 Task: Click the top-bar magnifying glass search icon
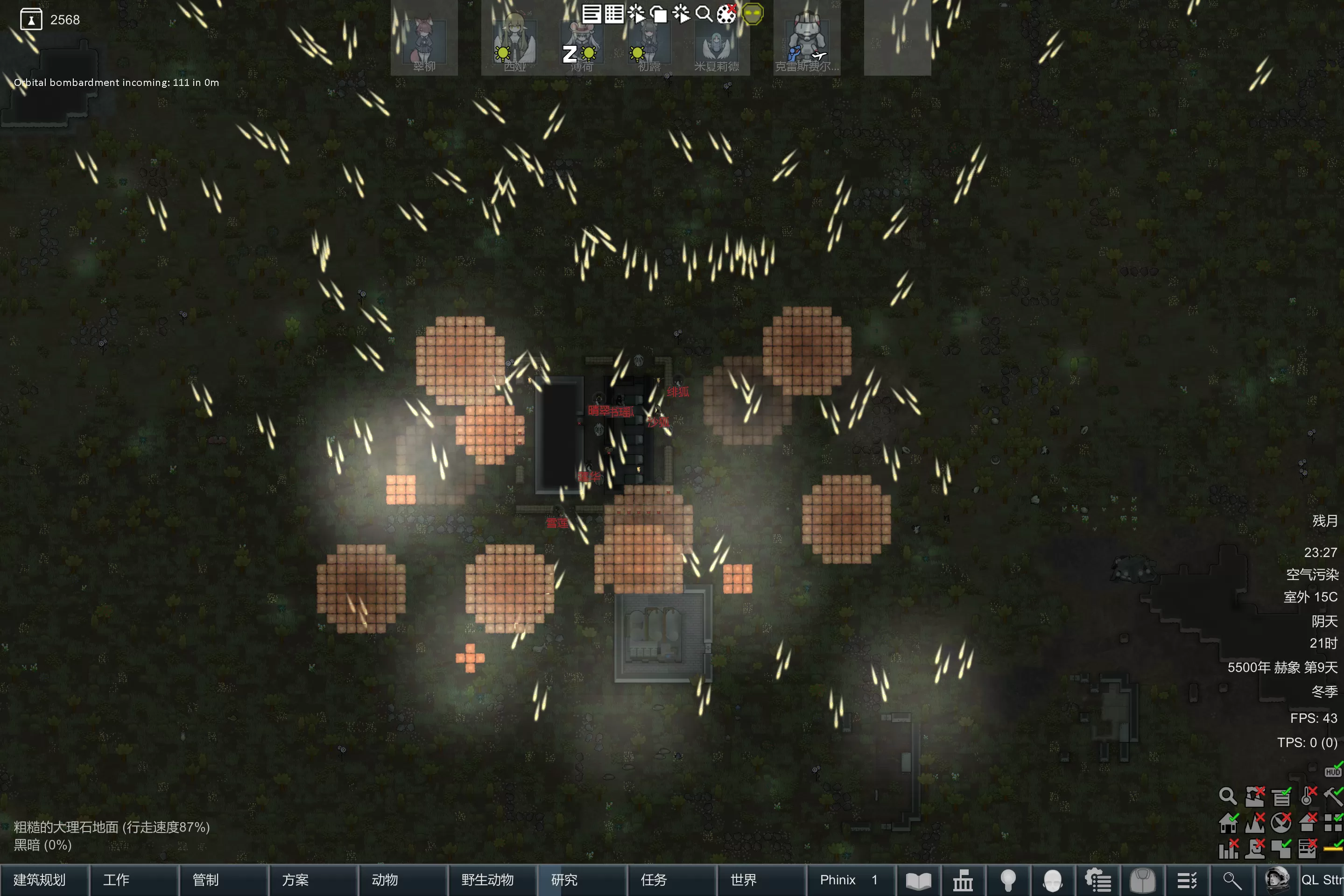click(x=704, y=14)
